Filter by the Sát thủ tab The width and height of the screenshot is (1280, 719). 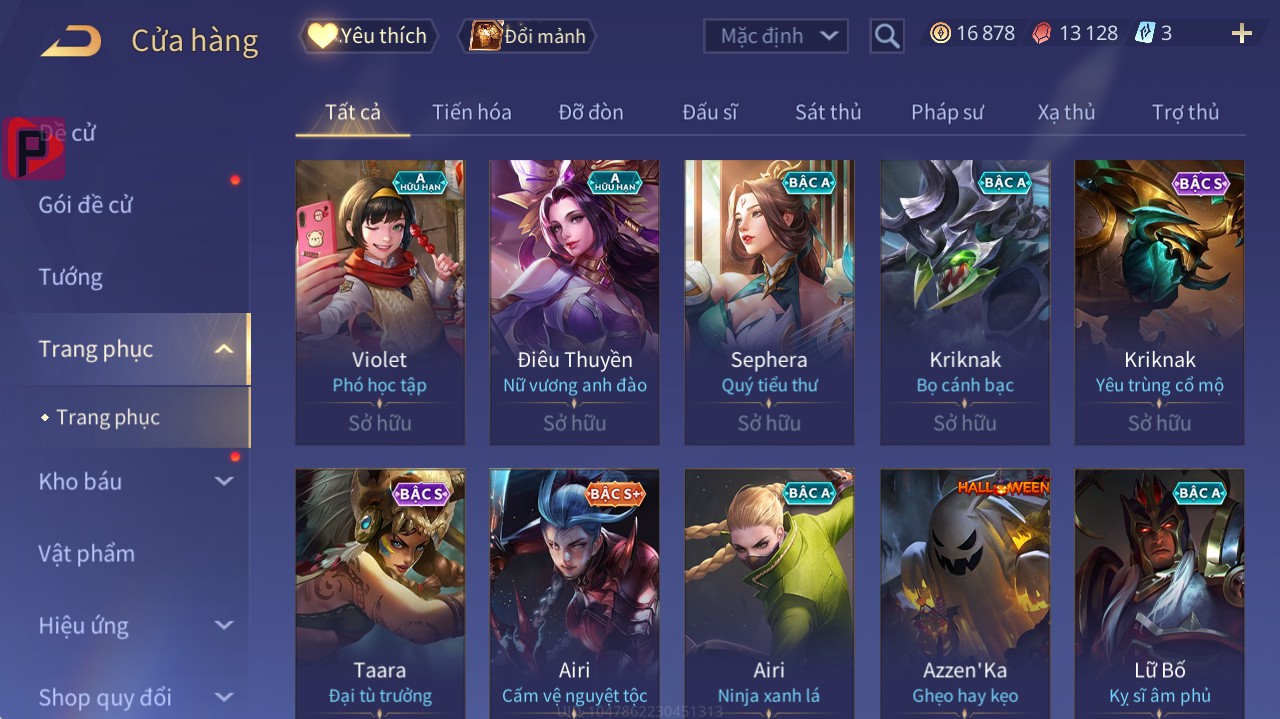tap(828, 112)
